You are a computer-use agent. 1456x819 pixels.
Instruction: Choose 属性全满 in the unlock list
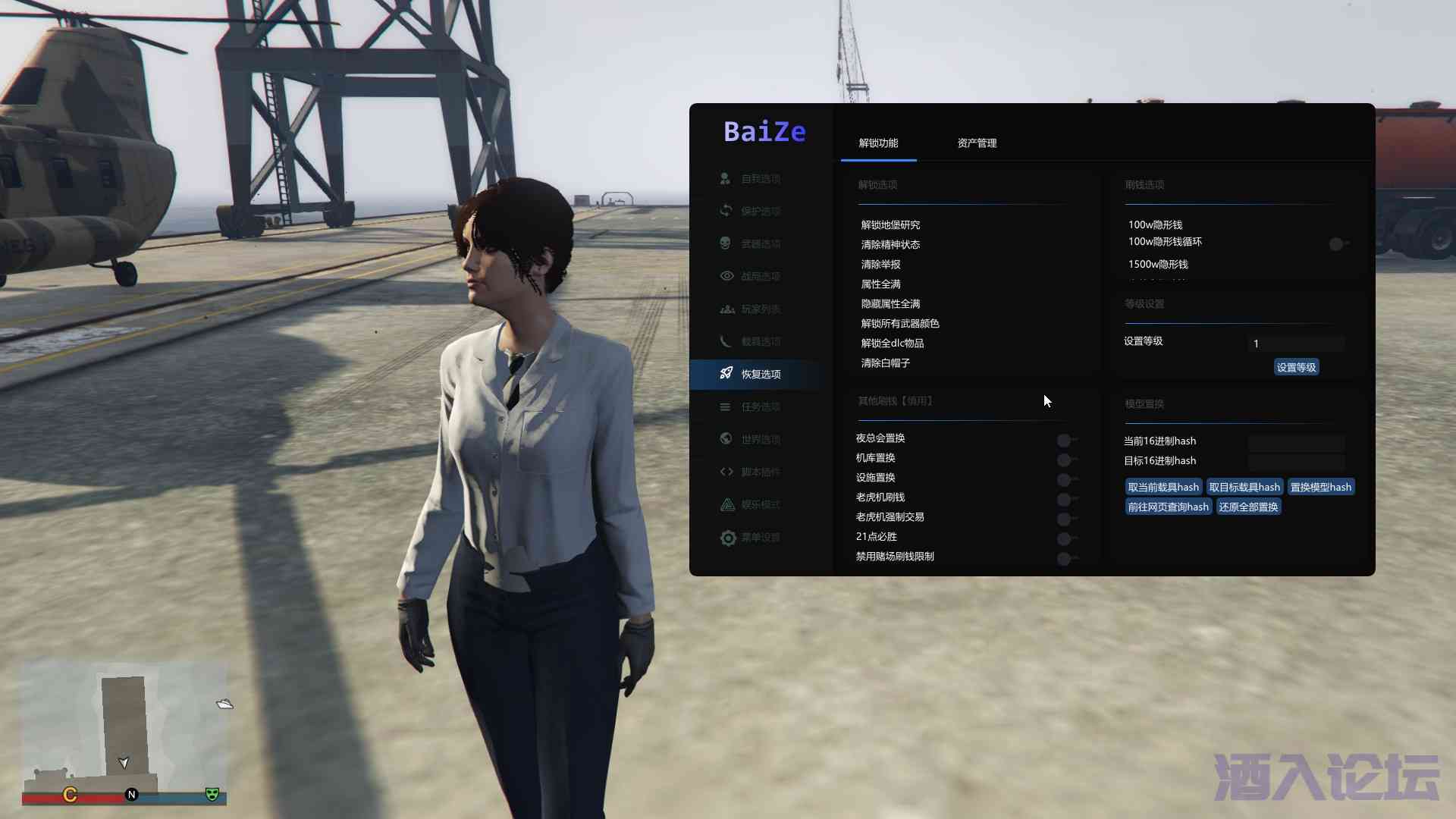(880, 284)
